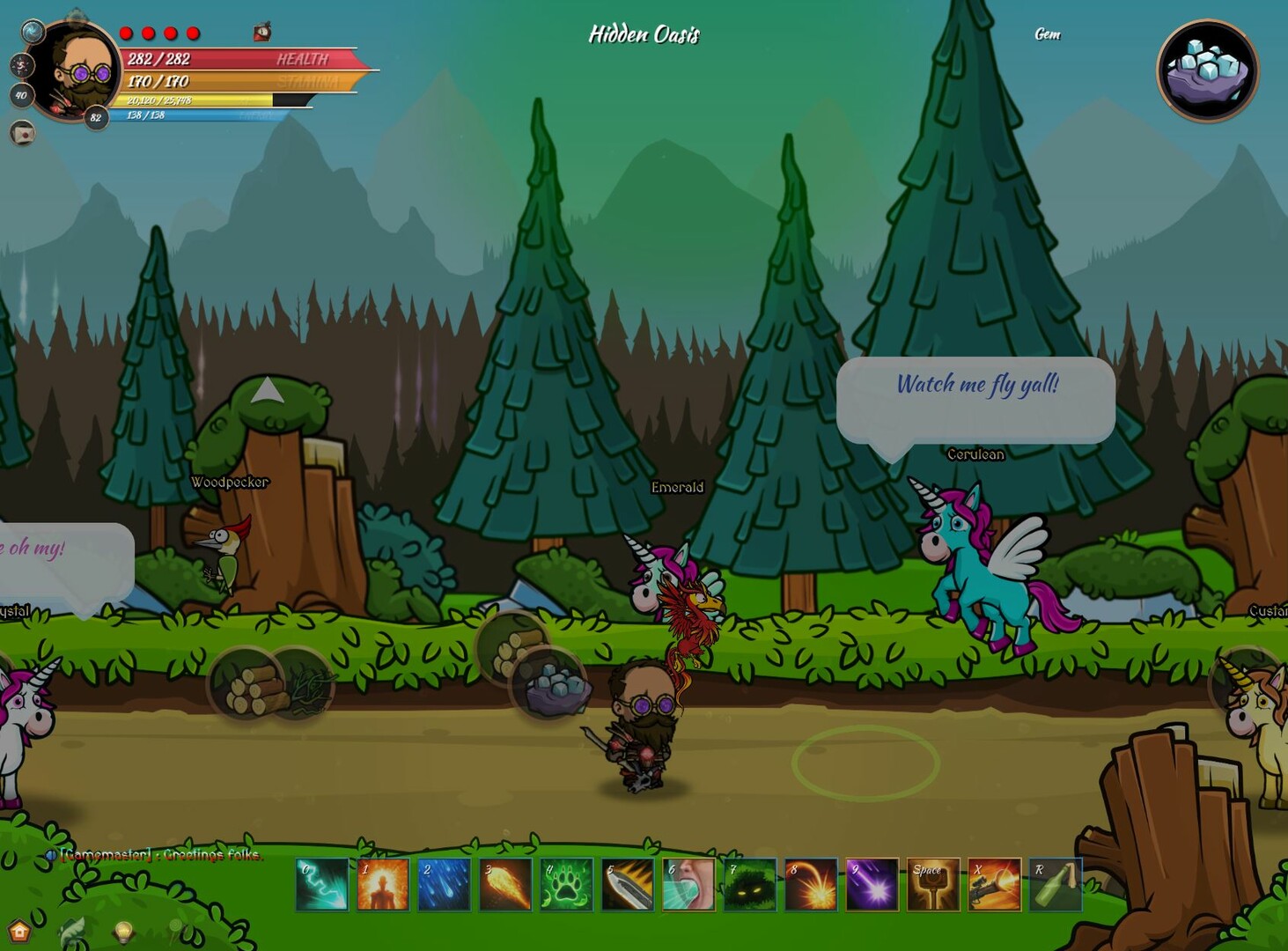The width and height of the screenshot is (1288, 951).
Task: Activate the paw print ability in slot 4
Action: pos(566,885)
